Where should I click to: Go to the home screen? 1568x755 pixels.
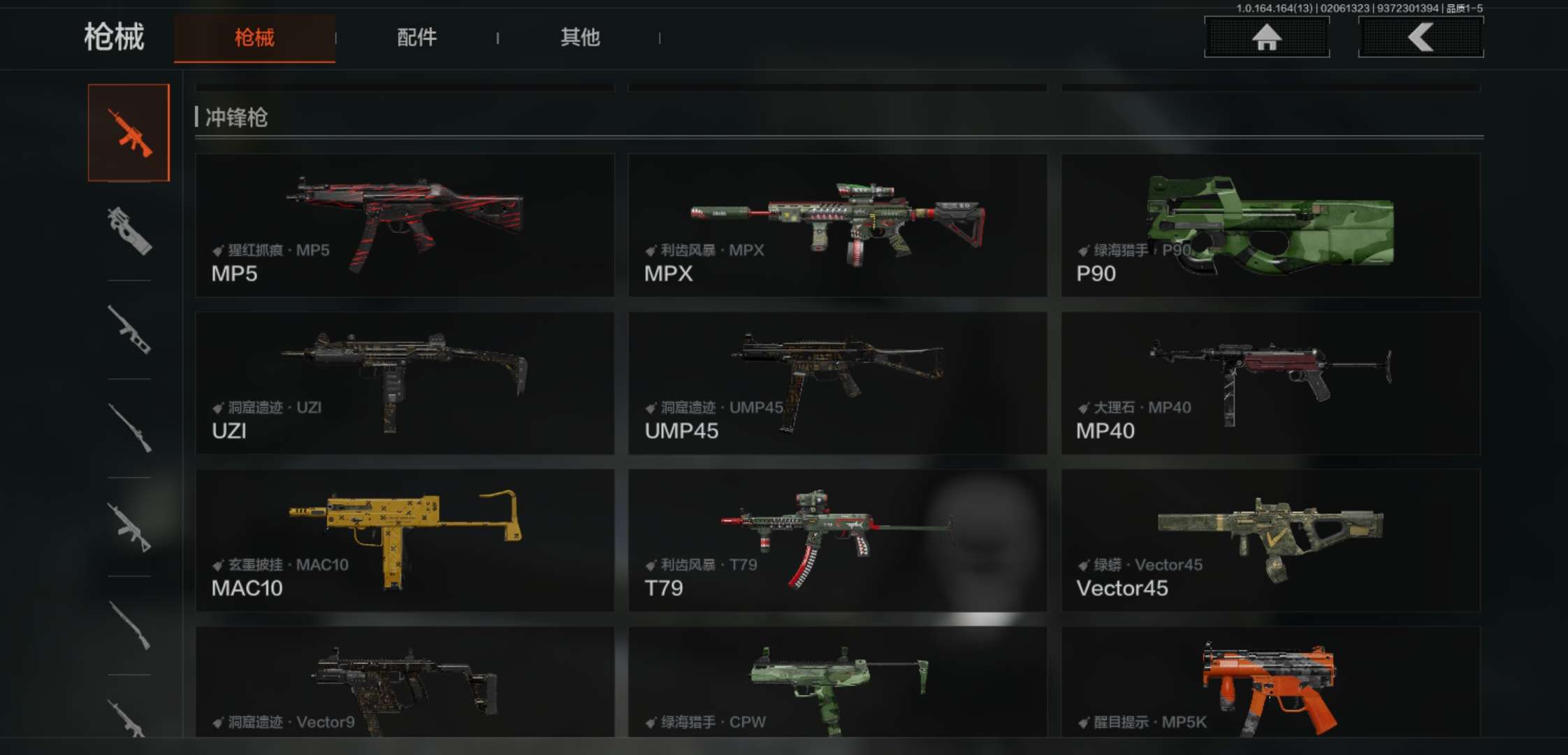1266,37
